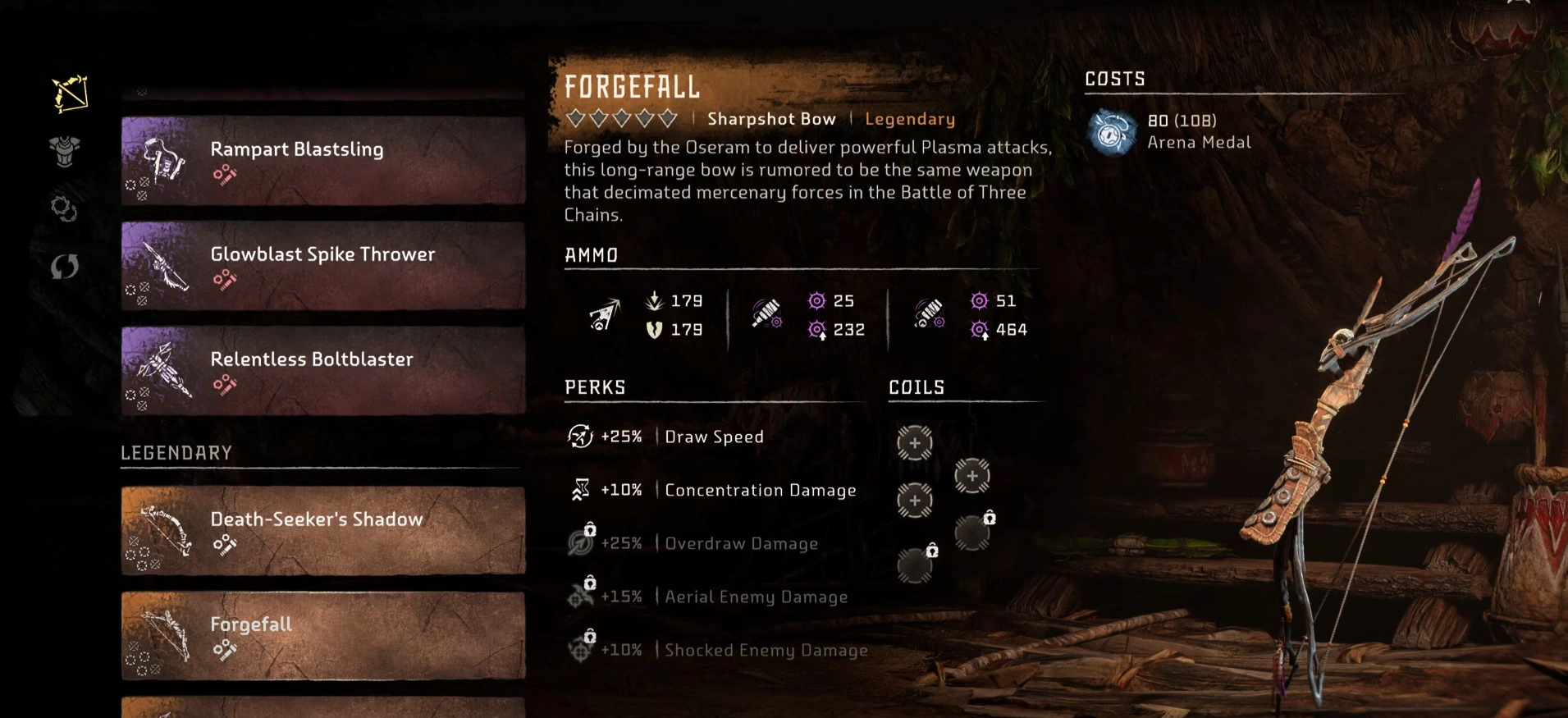This screenshot has width=1568, height=718.
Task: Select the Rampart Blastsling weapon
Action: pos(322,160)
